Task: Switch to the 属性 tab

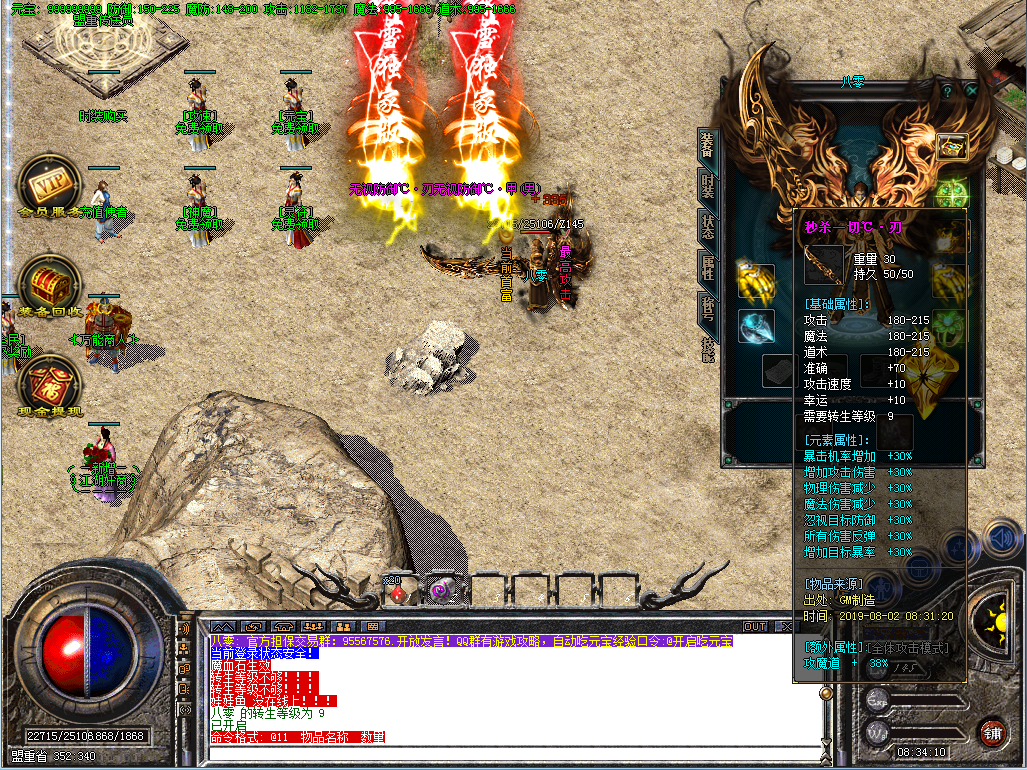Action: pyautogui.click(x=707, y=266)
